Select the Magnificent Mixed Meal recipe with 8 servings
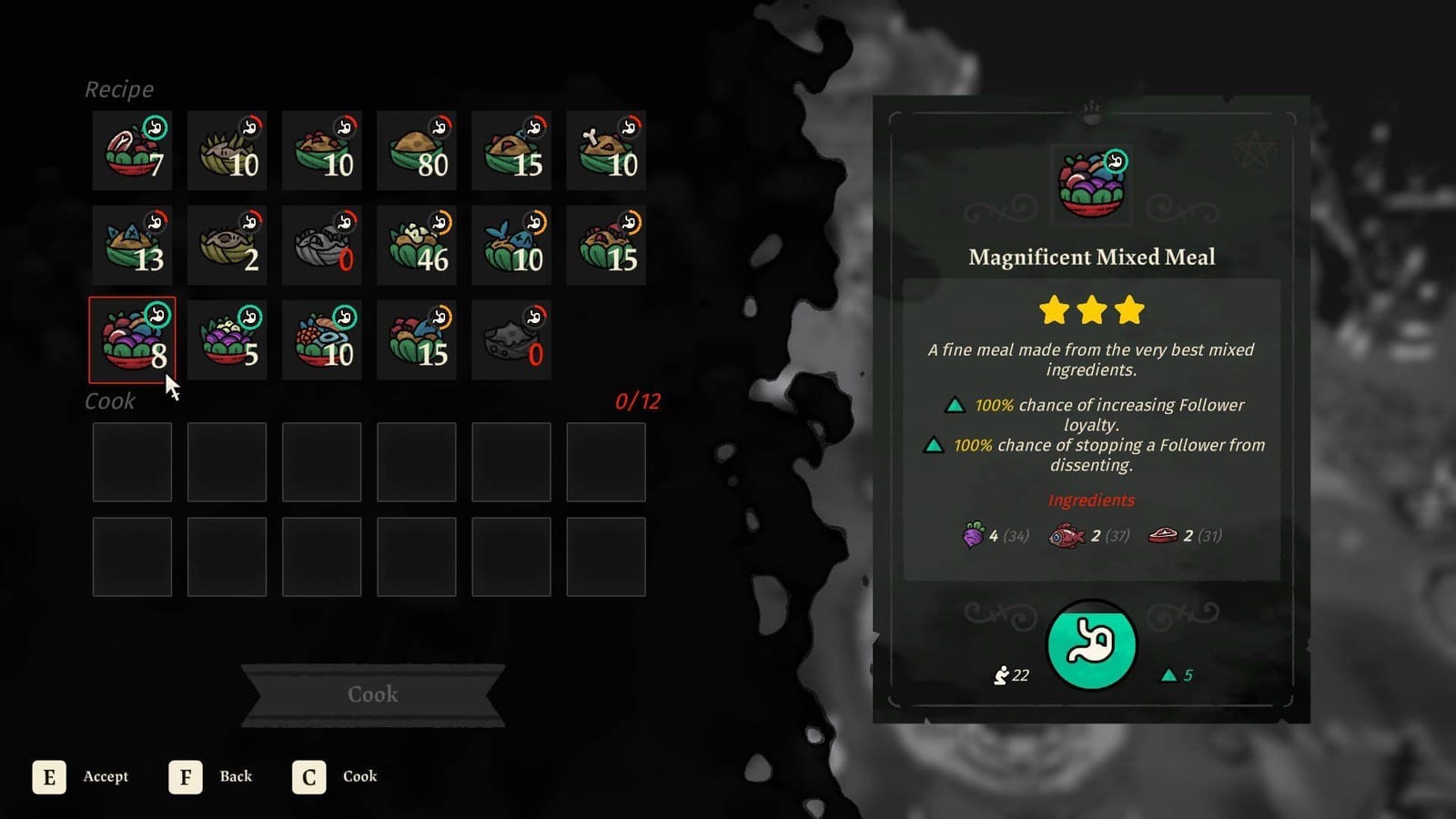Screen dimensions: 1456x819 pyautogui.click(x=132, y=339)
